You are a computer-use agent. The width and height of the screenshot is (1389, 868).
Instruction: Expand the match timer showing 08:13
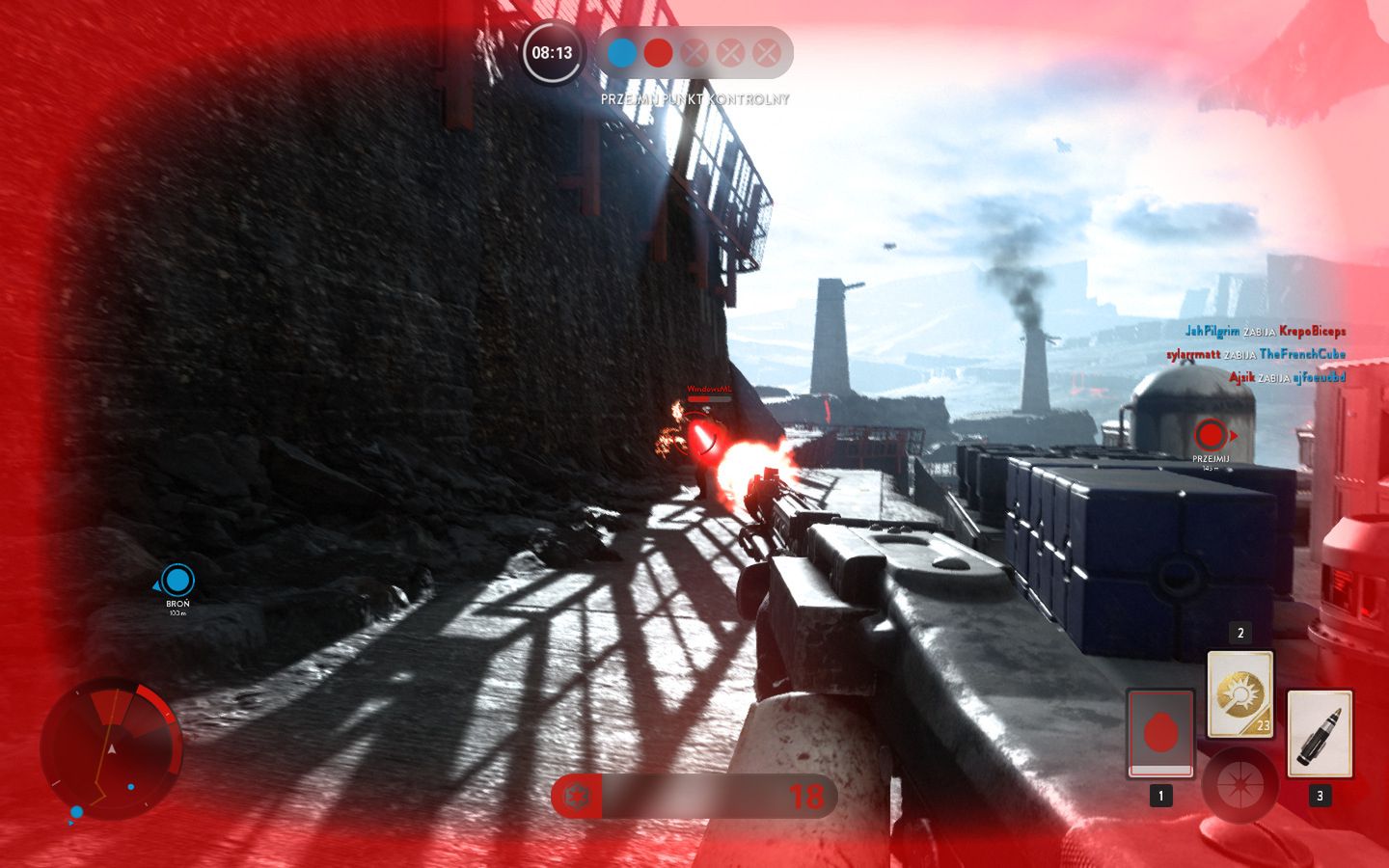coord(553,53)
